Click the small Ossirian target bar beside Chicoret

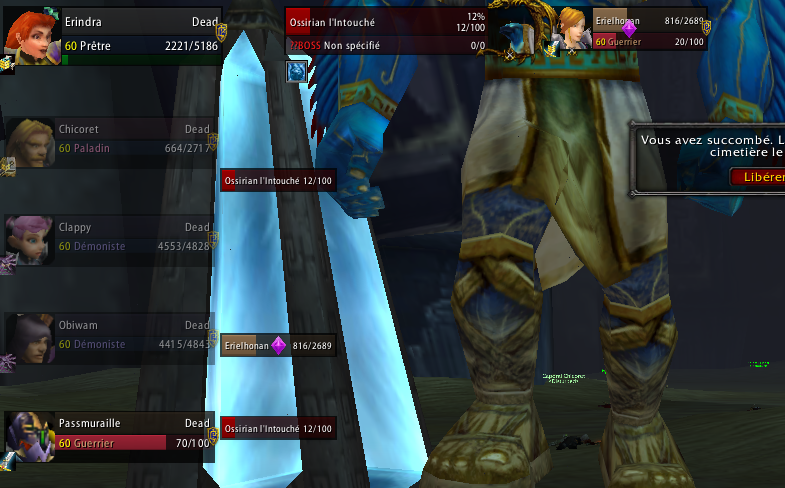pos(278,179)
